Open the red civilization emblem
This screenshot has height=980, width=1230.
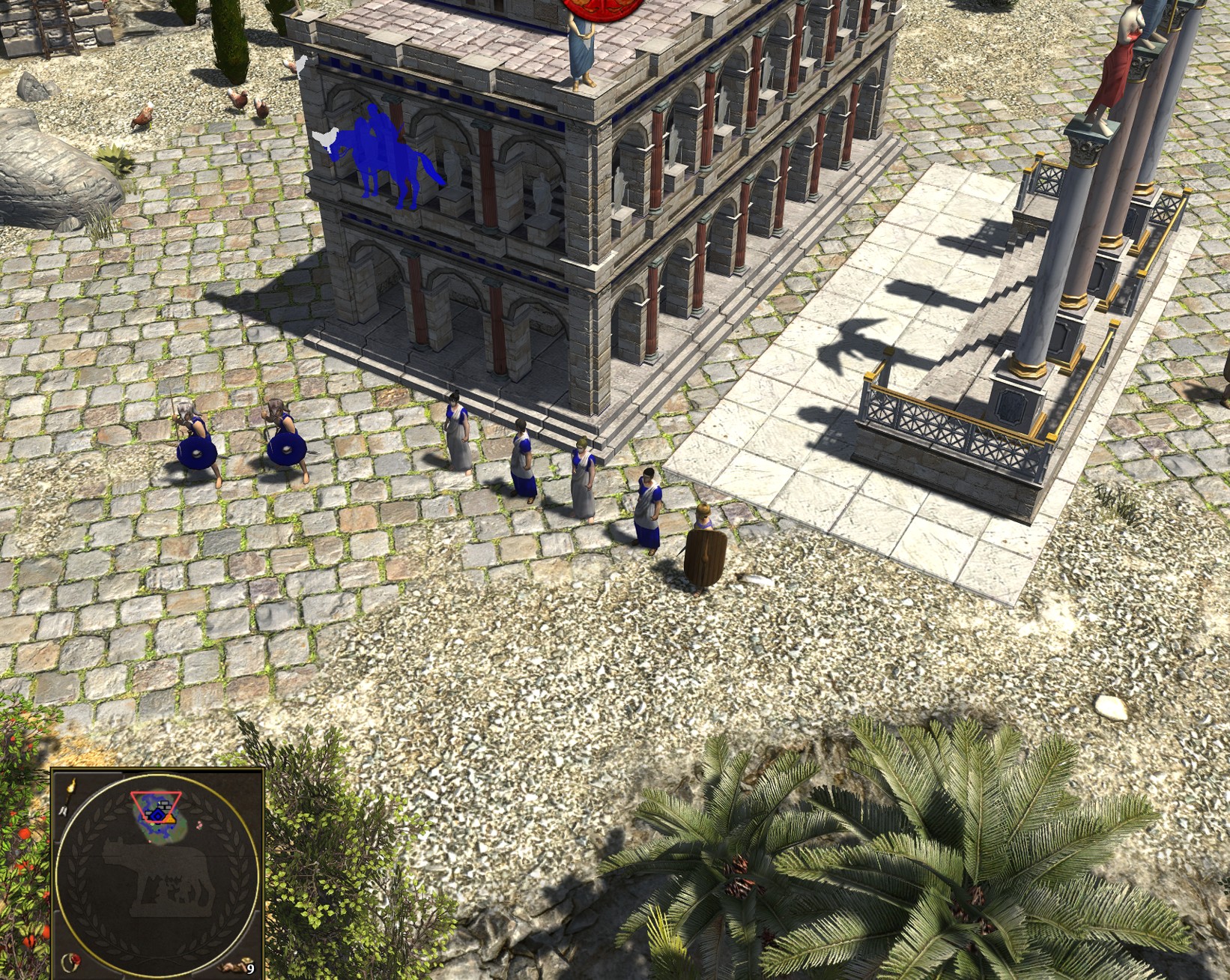coord(588,6)
